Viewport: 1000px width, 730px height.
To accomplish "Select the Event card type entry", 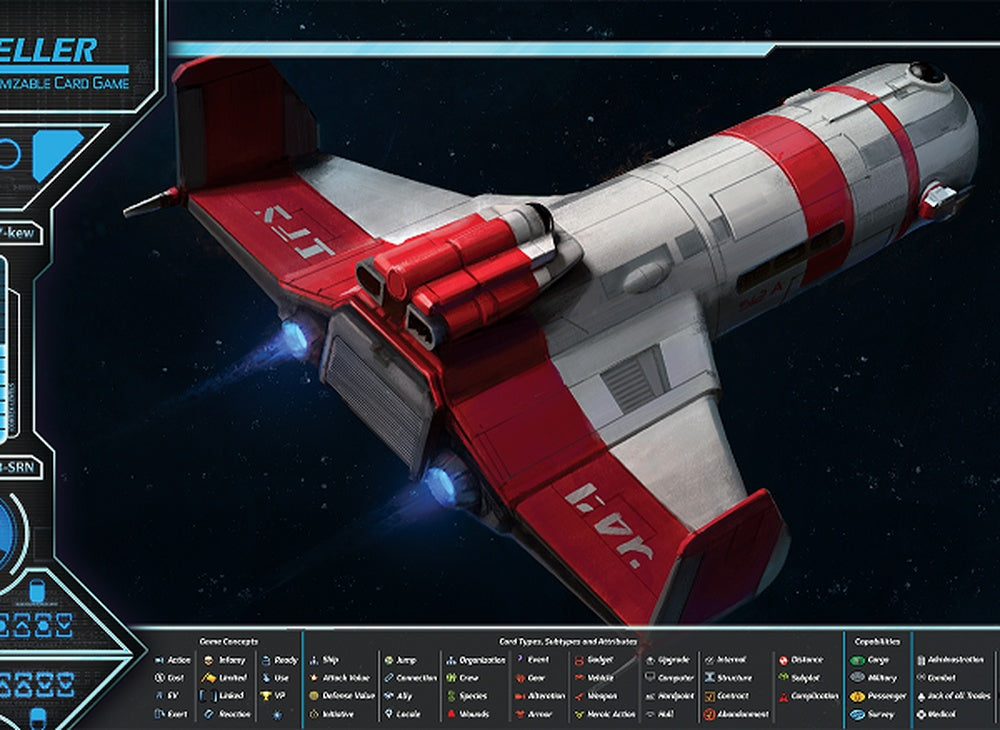I will pos(533,660).
